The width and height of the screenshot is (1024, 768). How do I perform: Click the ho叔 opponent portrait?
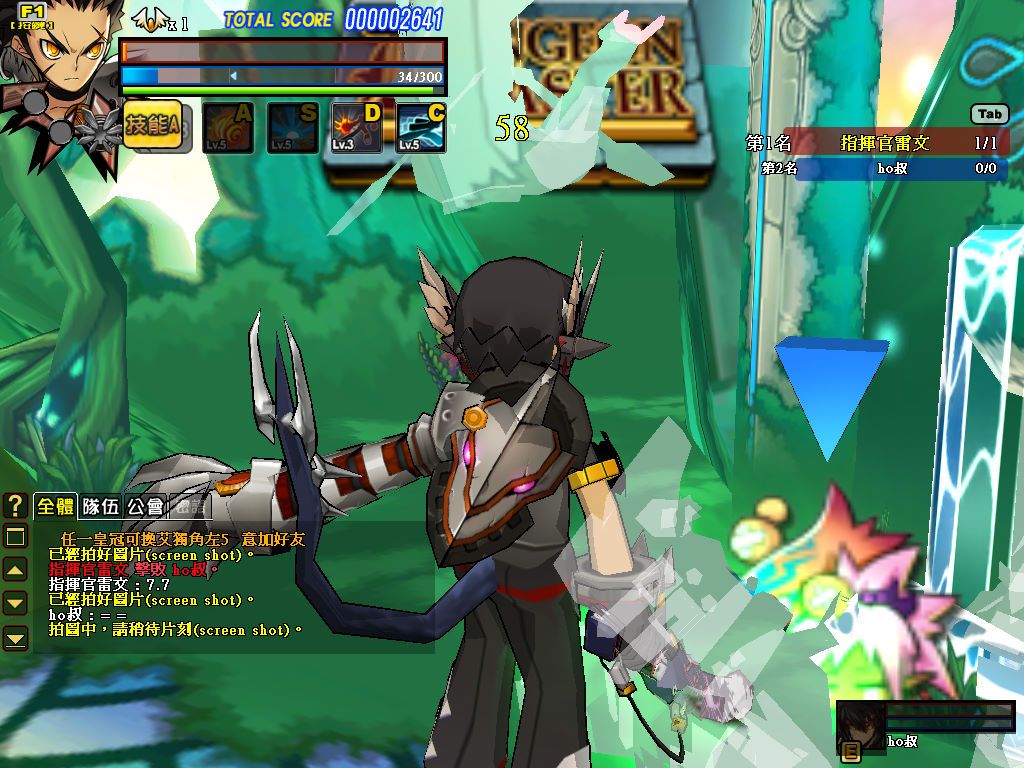pos(860,725)
